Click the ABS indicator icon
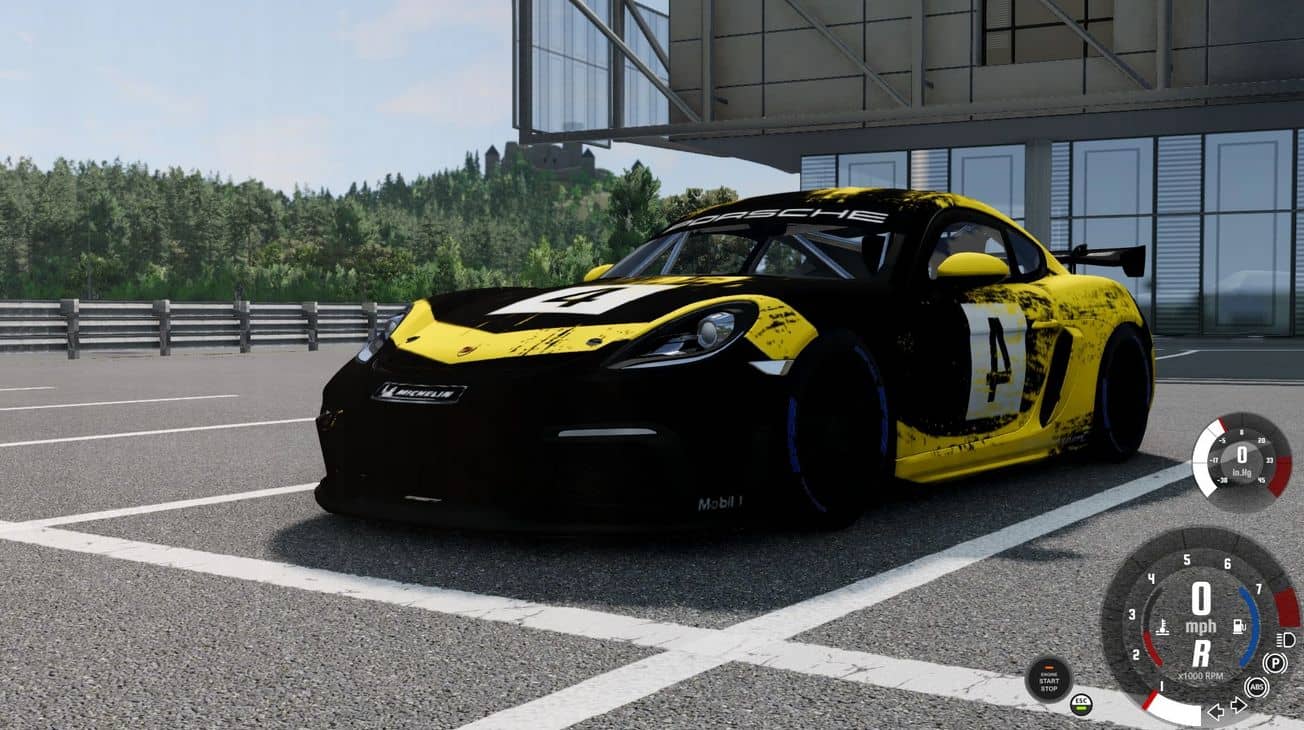This screenshot has height=730, width=1304. (1256, 687)
